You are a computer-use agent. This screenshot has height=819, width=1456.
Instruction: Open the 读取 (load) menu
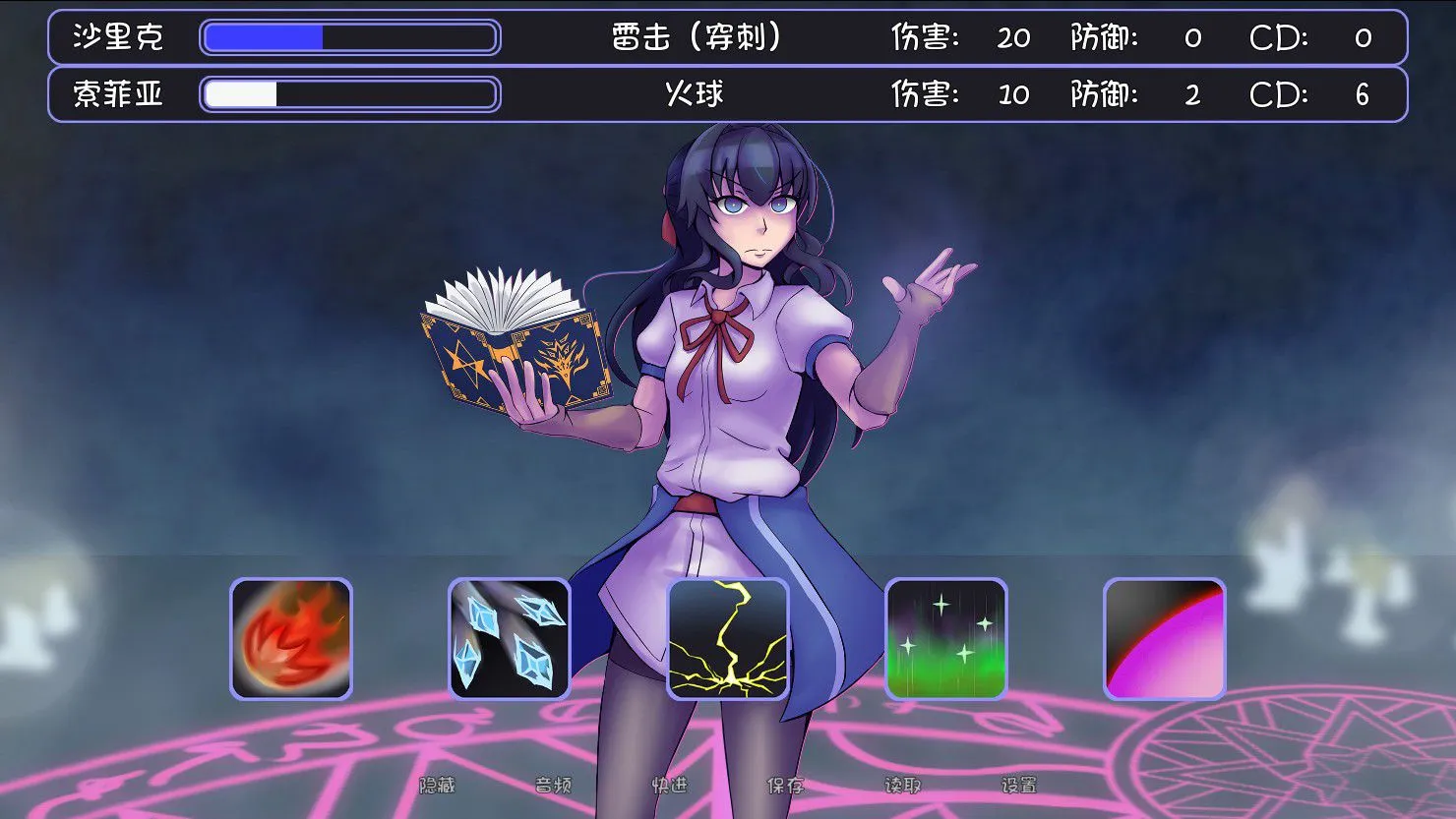903,785
